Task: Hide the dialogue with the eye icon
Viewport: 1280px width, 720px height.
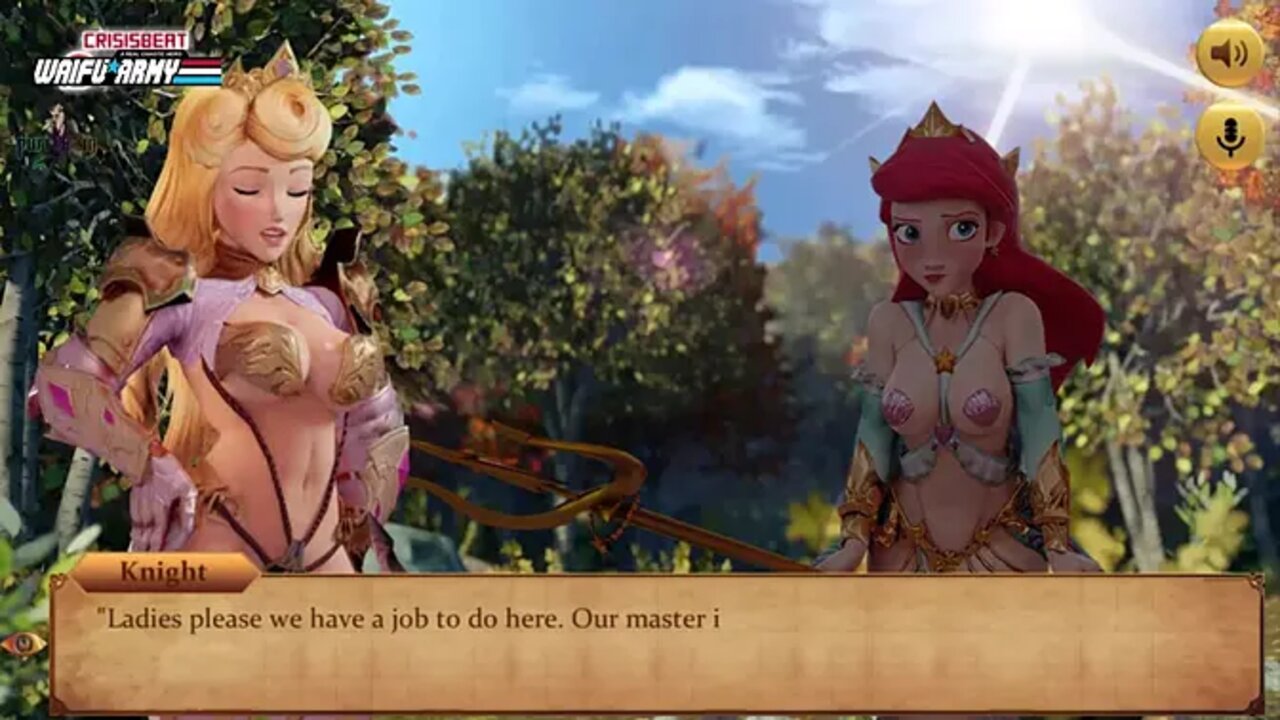Action: 23,644
